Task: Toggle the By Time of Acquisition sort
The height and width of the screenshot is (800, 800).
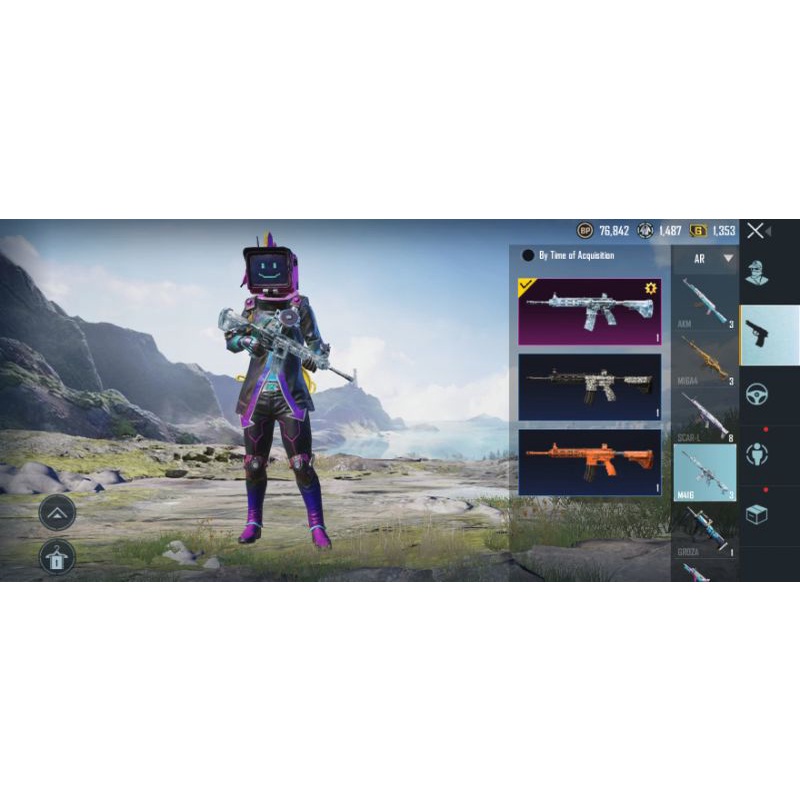Action: tap(528, 256)
